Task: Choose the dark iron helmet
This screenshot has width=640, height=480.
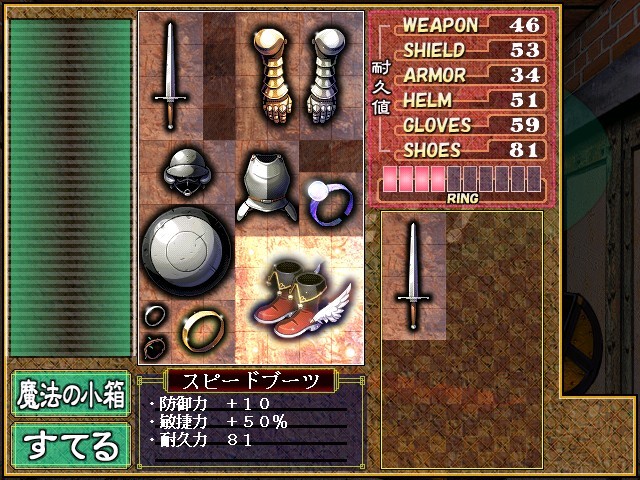Action: tap(186, 170)
